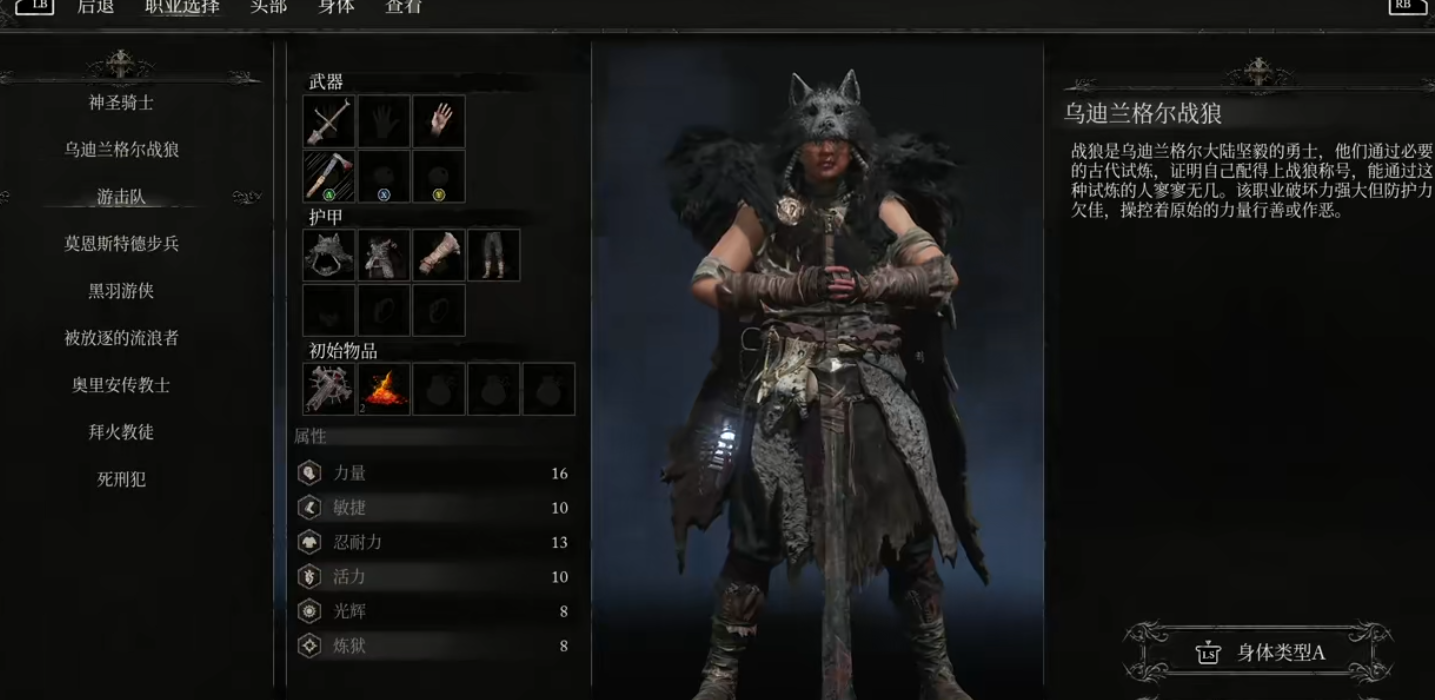
Task: Switch to the 头部 tab
Action: point(268,7)
